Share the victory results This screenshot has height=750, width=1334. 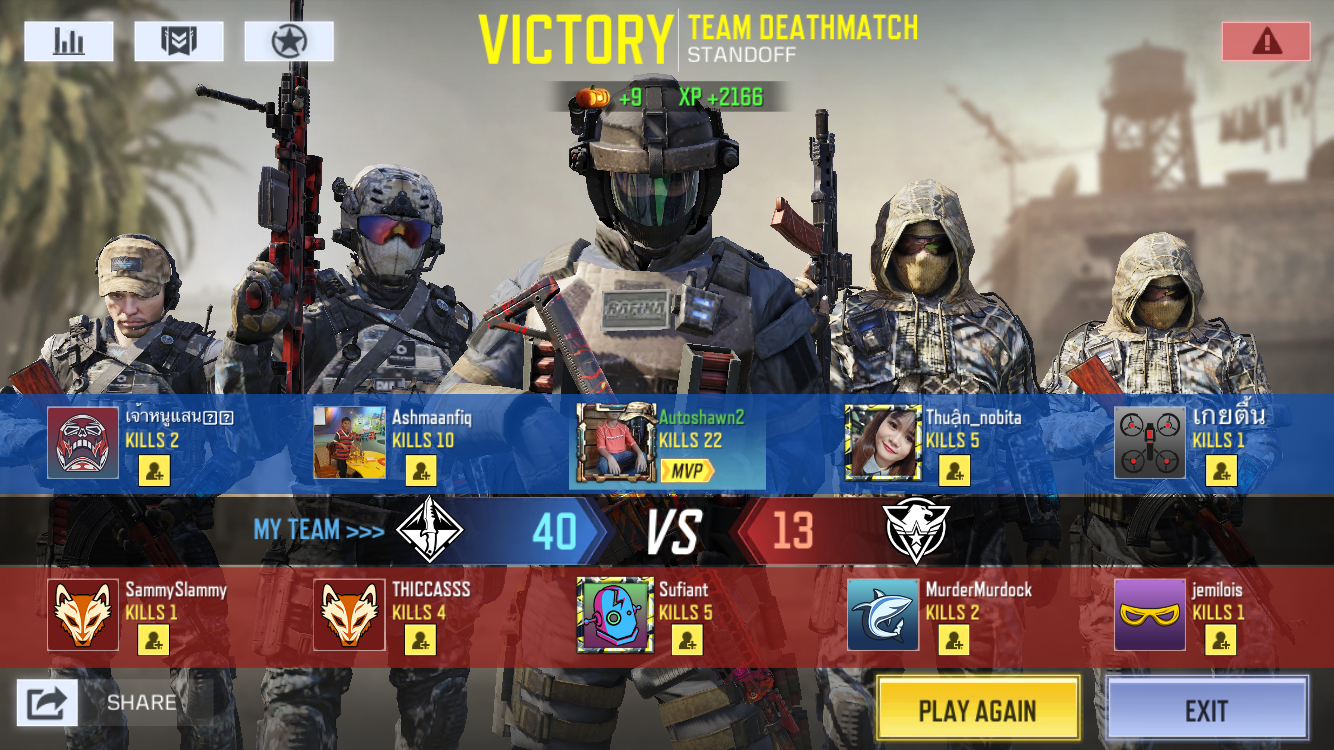[47, 702]
